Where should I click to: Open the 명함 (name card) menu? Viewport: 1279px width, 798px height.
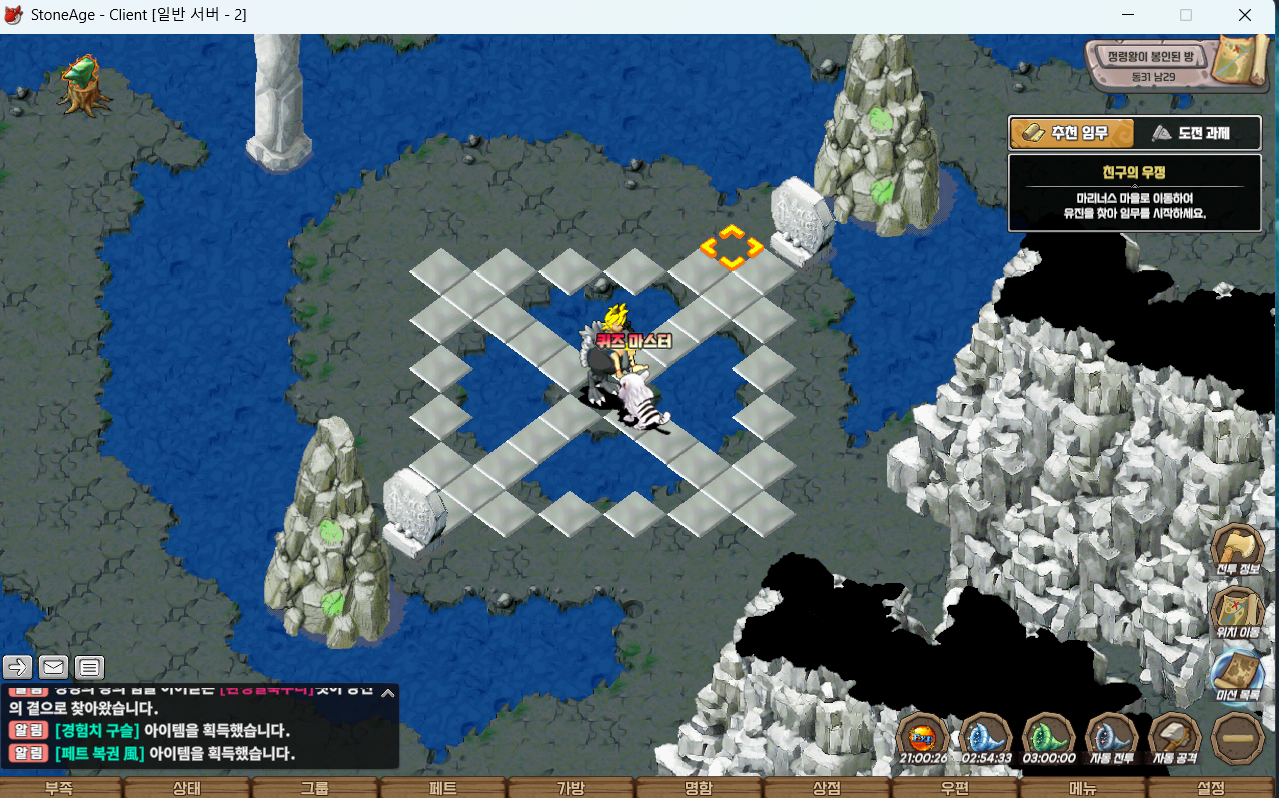click(698, 788)
